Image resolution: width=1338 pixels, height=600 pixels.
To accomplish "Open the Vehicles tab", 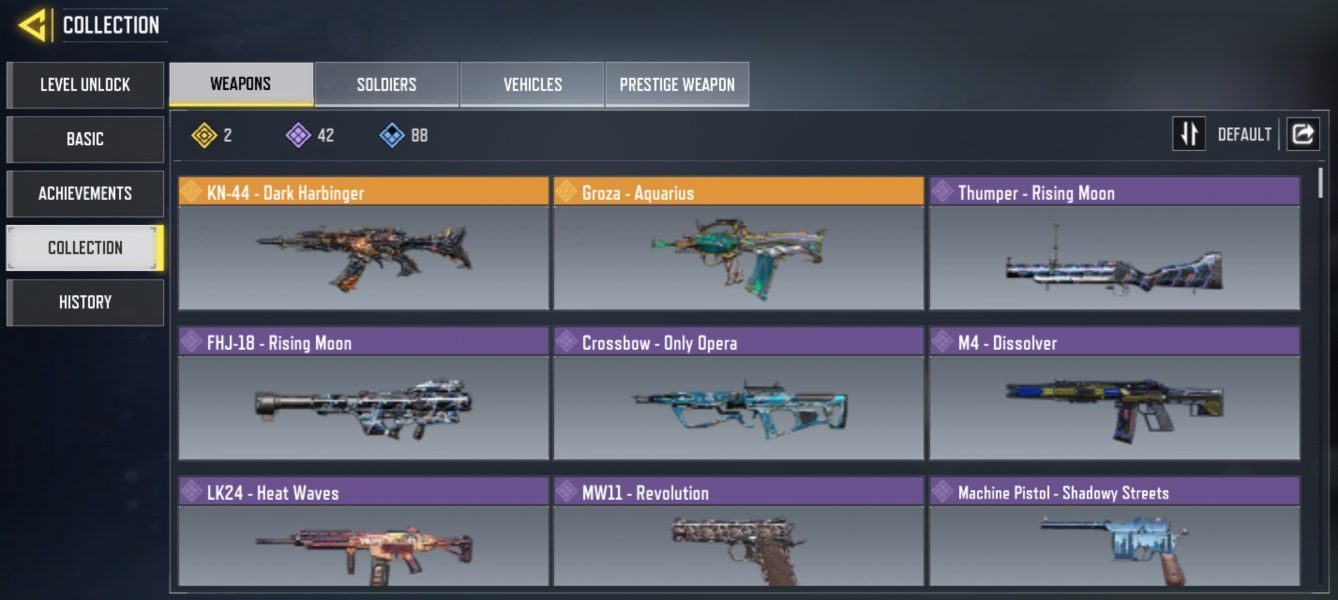I will [x=532, y=85].
